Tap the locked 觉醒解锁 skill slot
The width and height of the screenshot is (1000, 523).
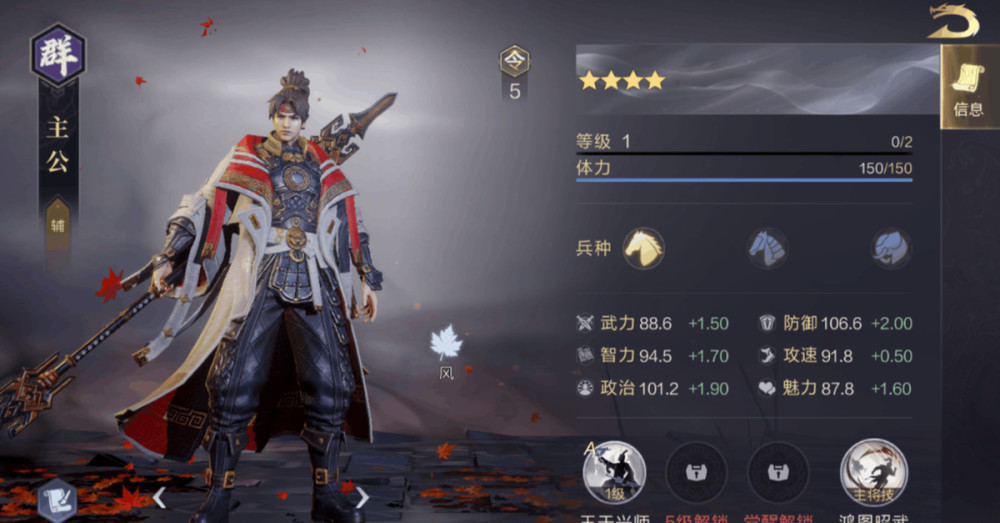tap(778, 472)
